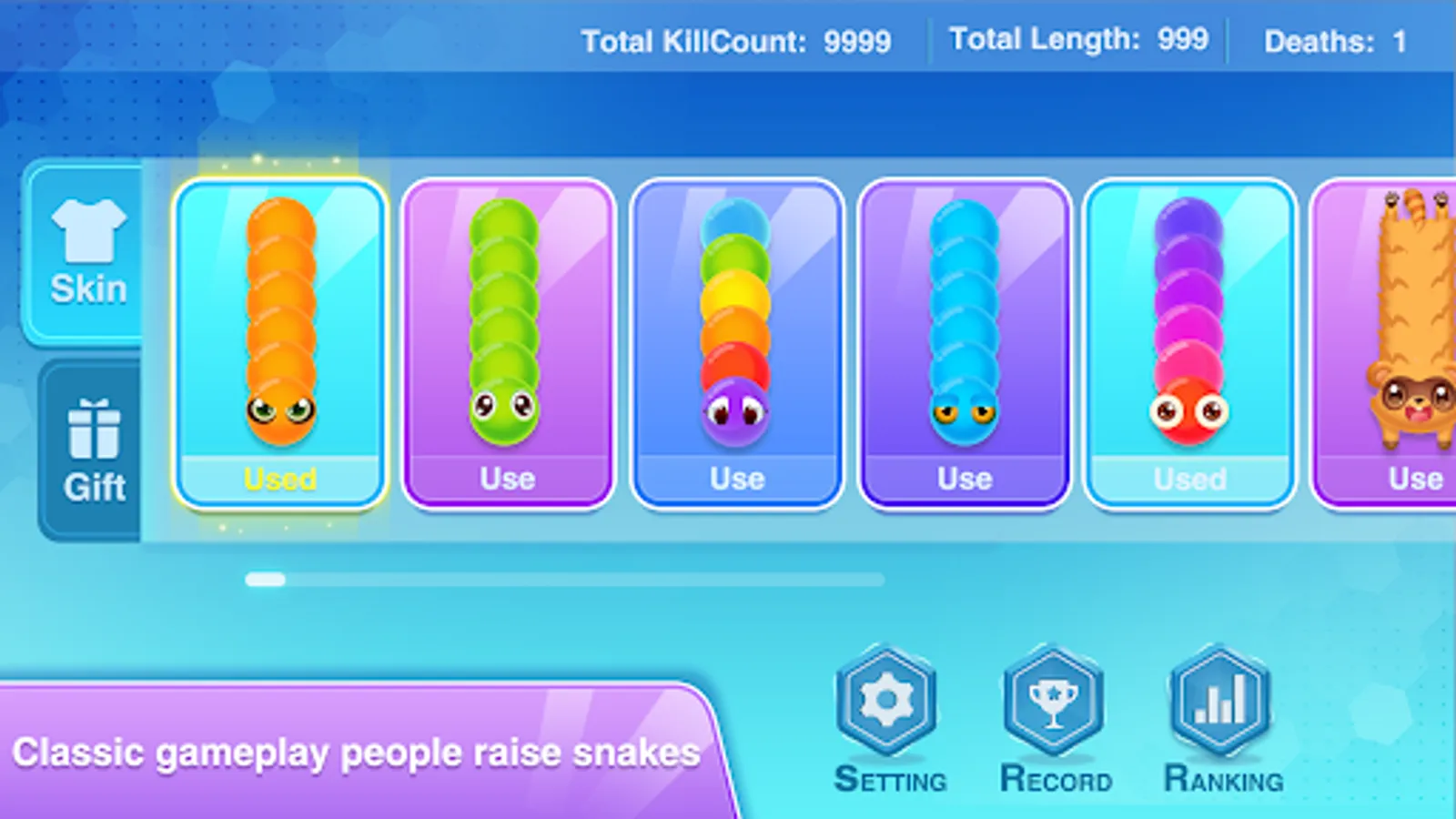Toggle orange snake from Used to unused
Image resolution: width=1456 pixels, height=819 pixels.
pos(278,478)
